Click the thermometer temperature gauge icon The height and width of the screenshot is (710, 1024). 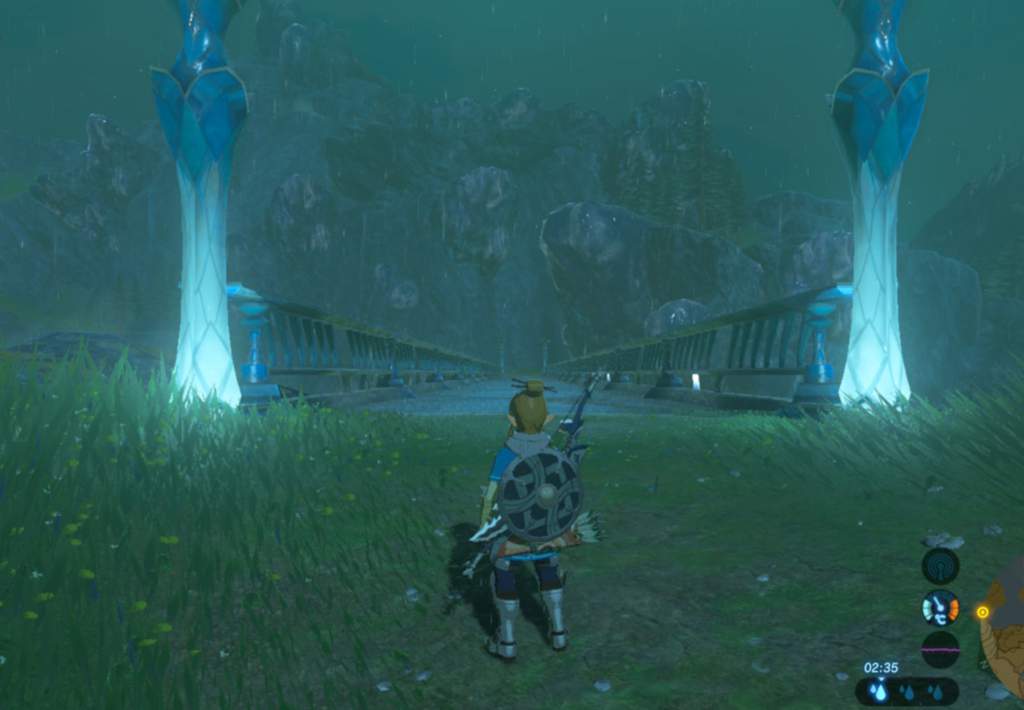940,608
